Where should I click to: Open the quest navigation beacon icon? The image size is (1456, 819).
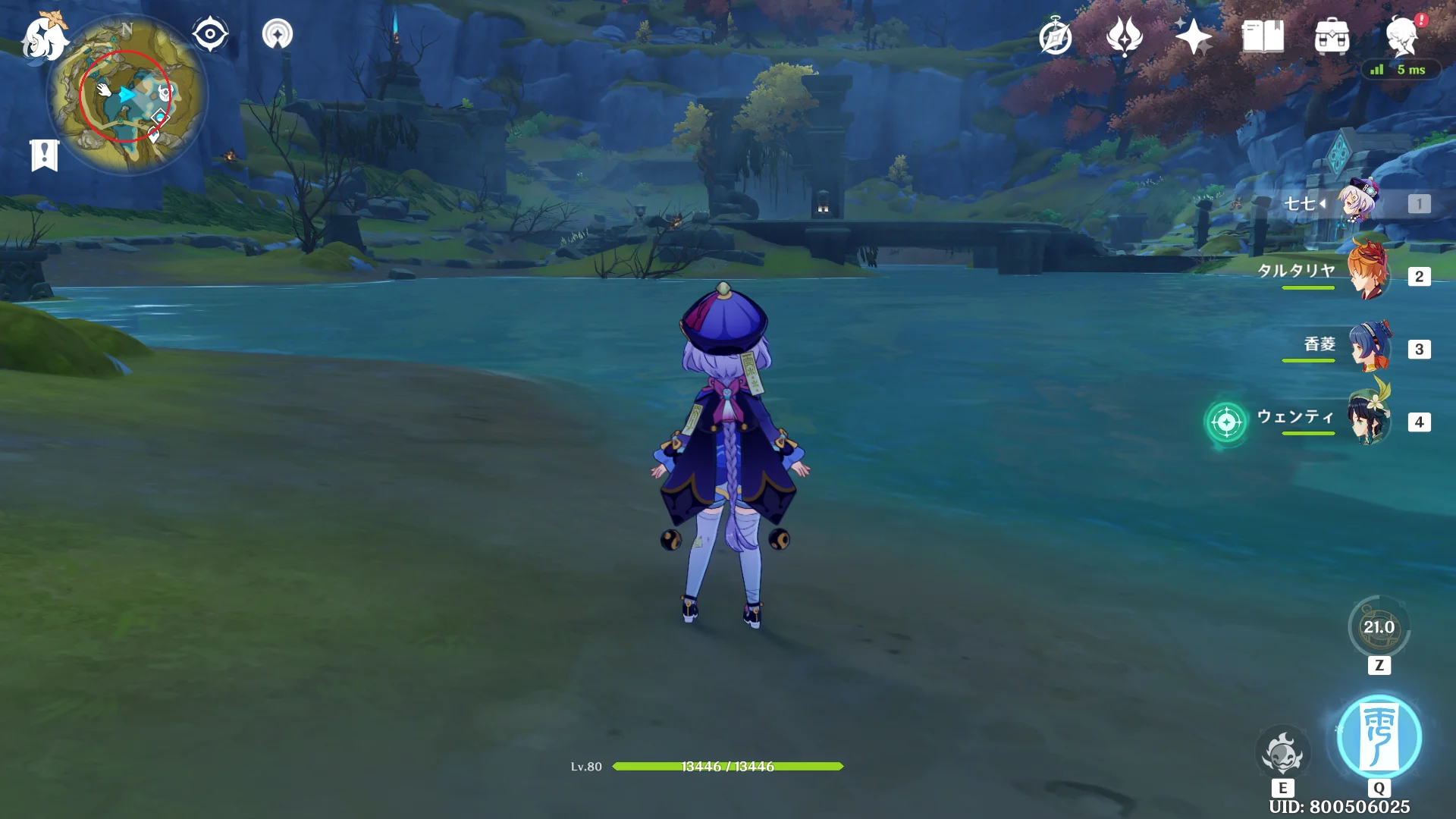278,35
